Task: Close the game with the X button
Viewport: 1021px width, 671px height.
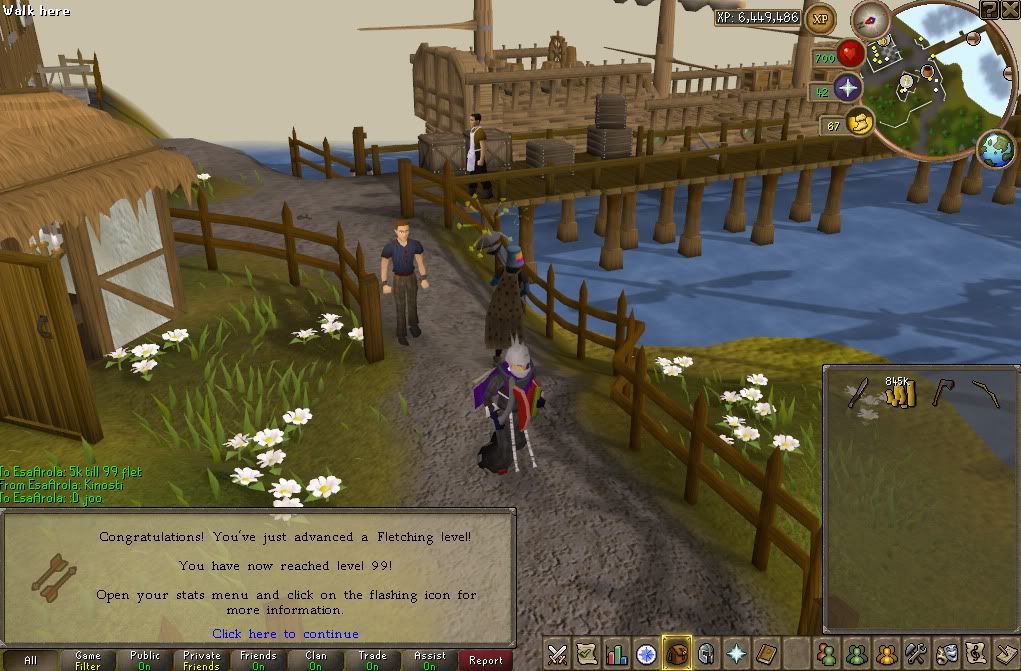Action: tap(1009, 10)
